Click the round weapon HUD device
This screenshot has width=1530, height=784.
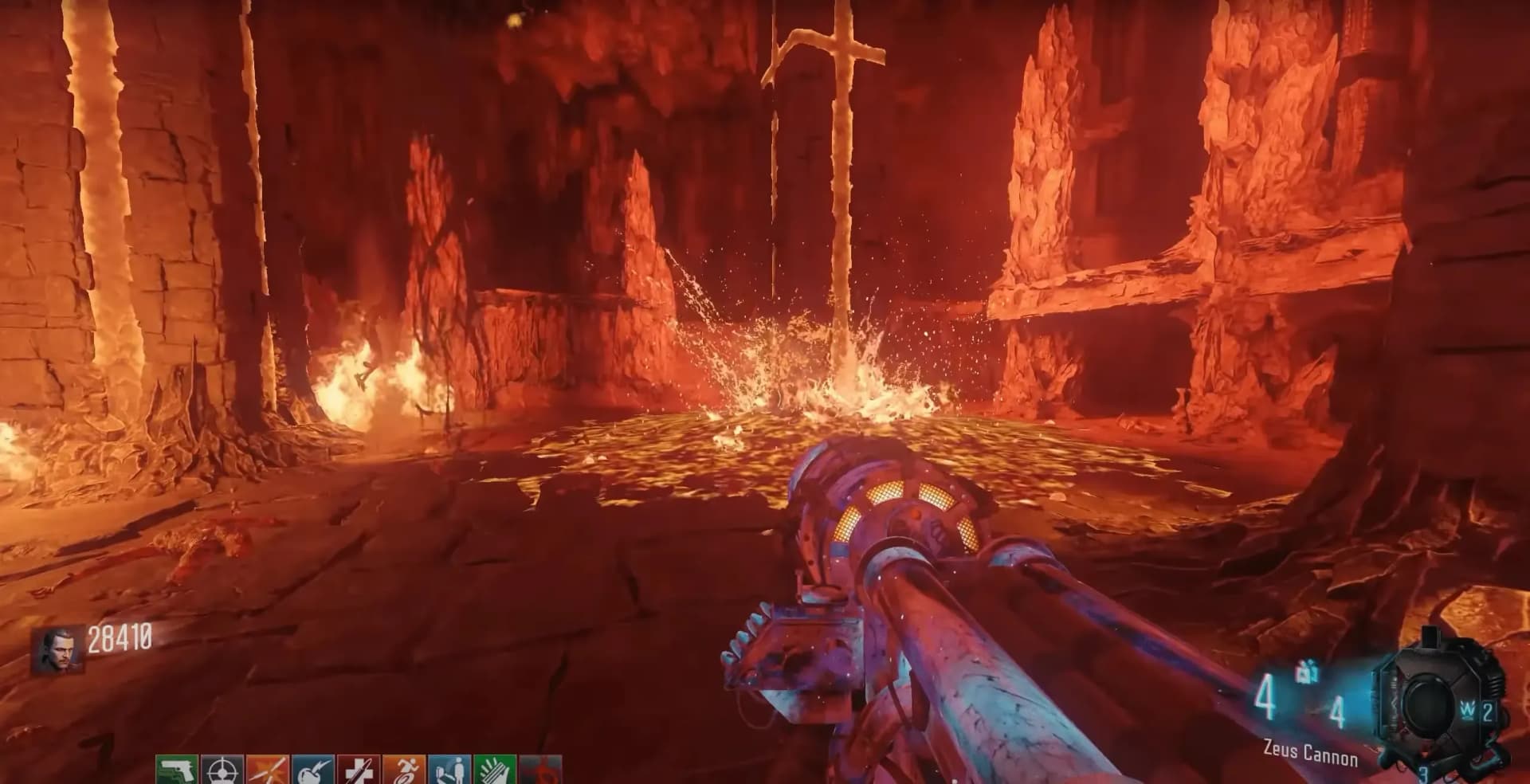pyautogui.click(x=1429, y=701)
